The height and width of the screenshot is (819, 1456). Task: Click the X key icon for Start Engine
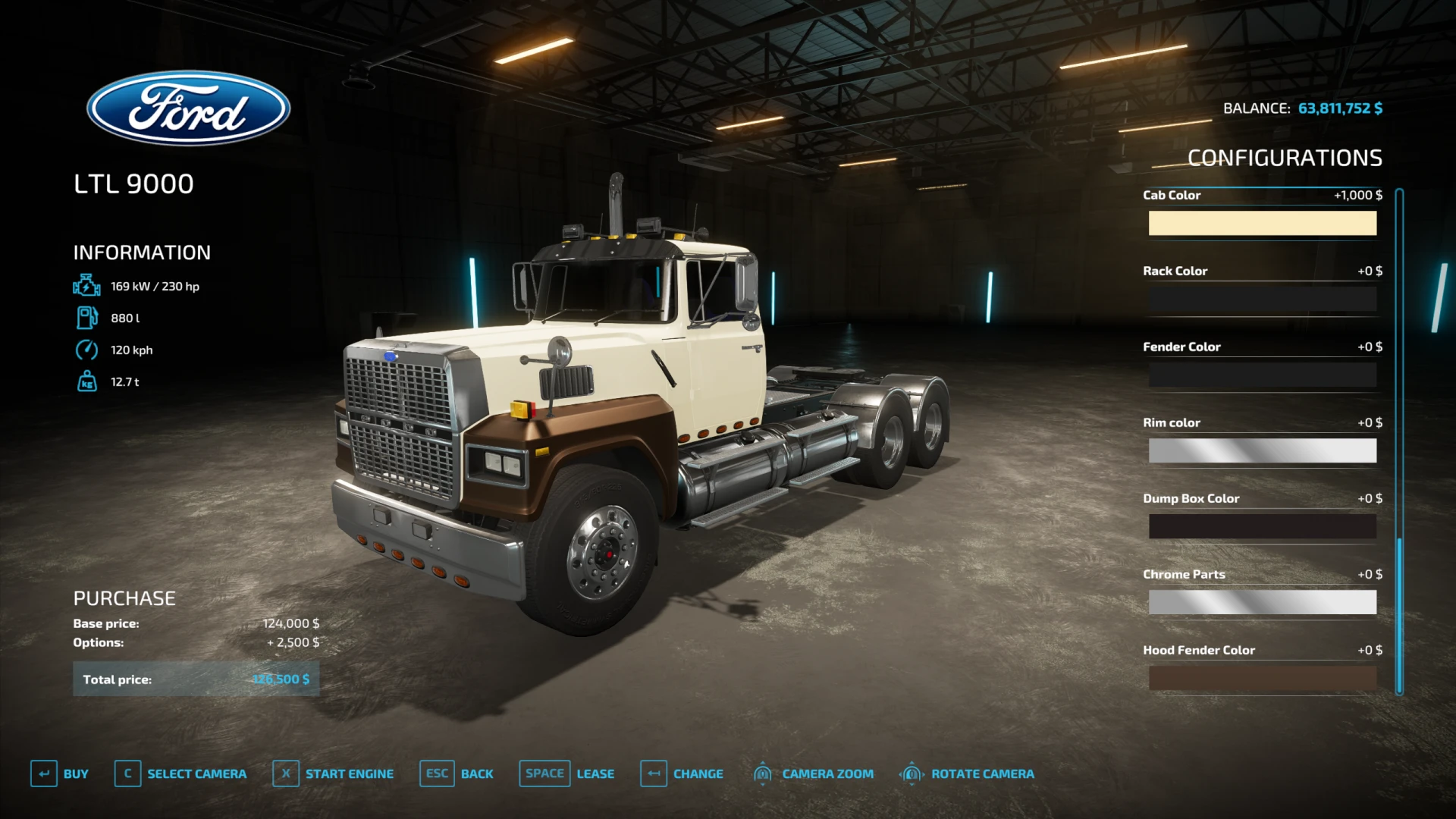[285, 773]
